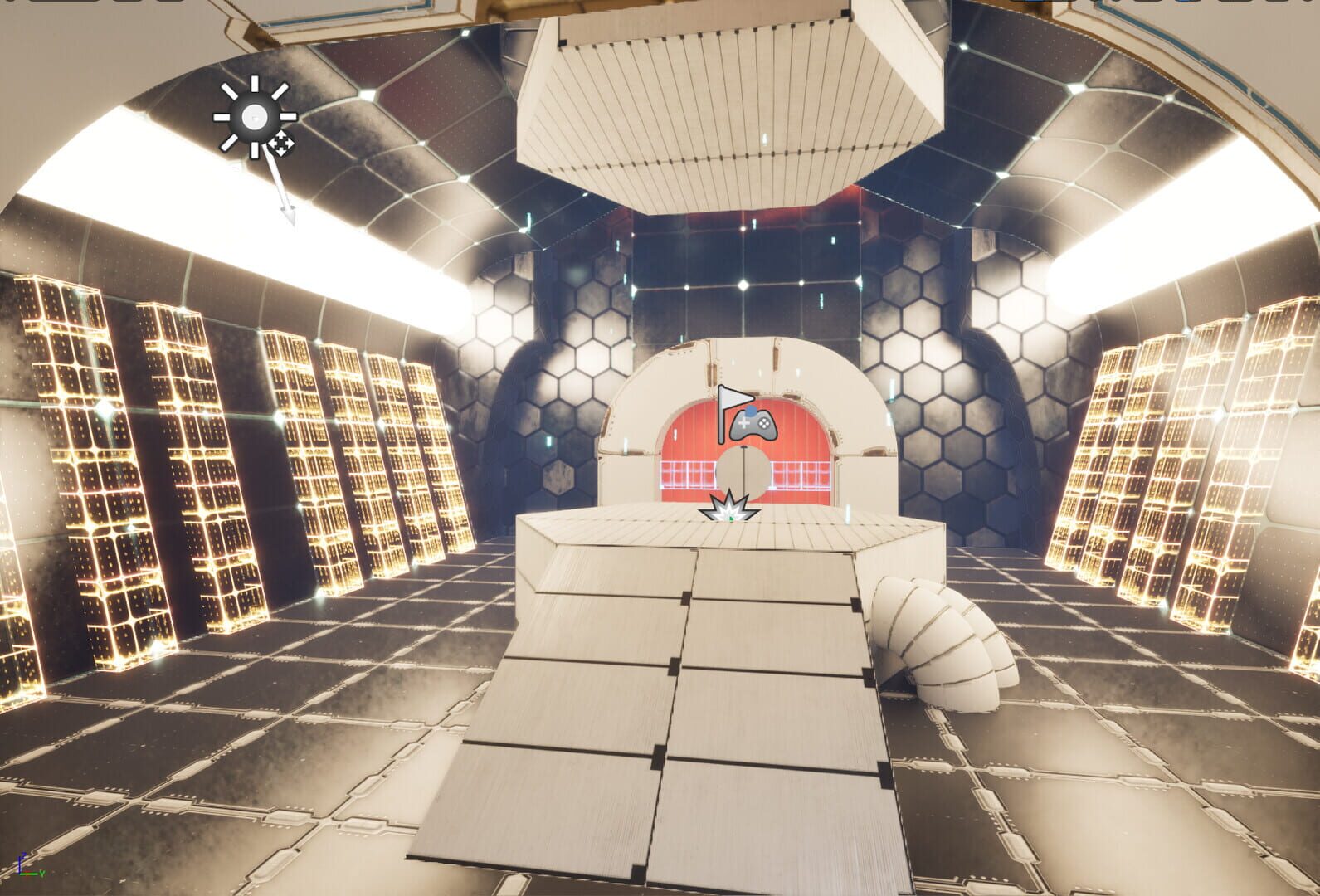
Task: Select the flag checkpoint marker above the platform
Action: (734, 396)
